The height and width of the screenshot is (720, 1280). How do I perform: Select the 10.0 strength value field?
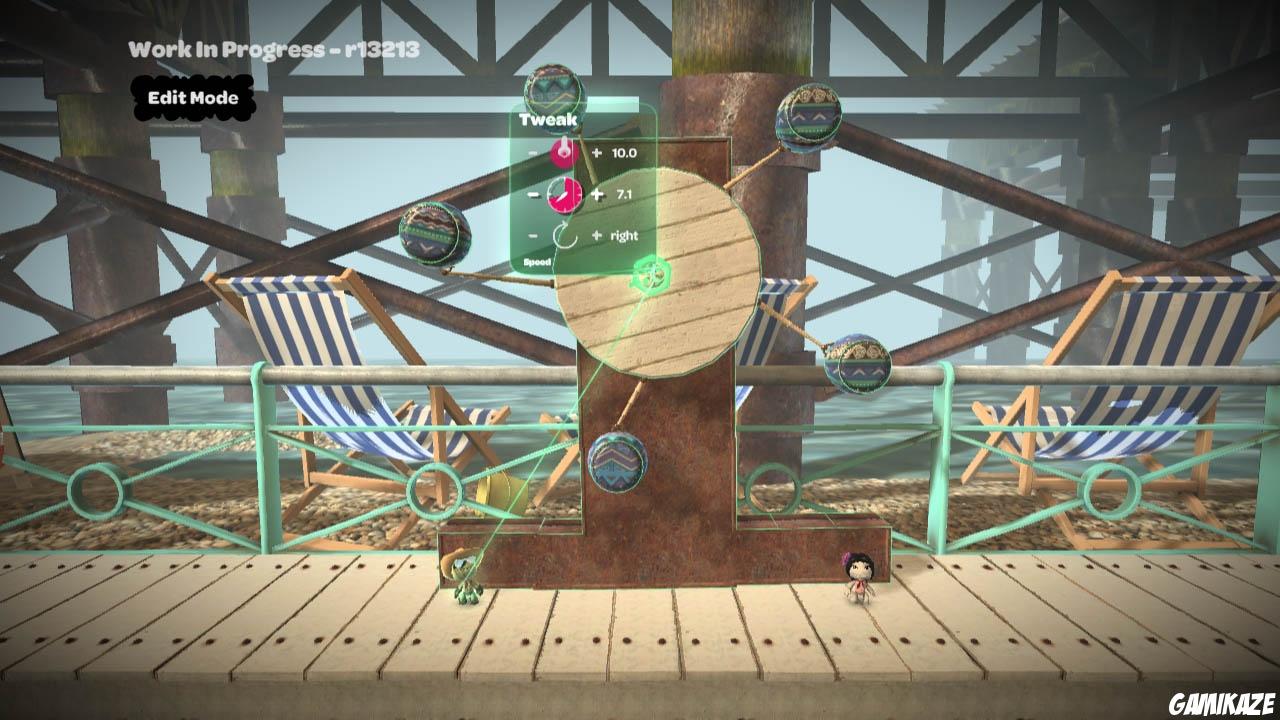click(x=627, y=152)
